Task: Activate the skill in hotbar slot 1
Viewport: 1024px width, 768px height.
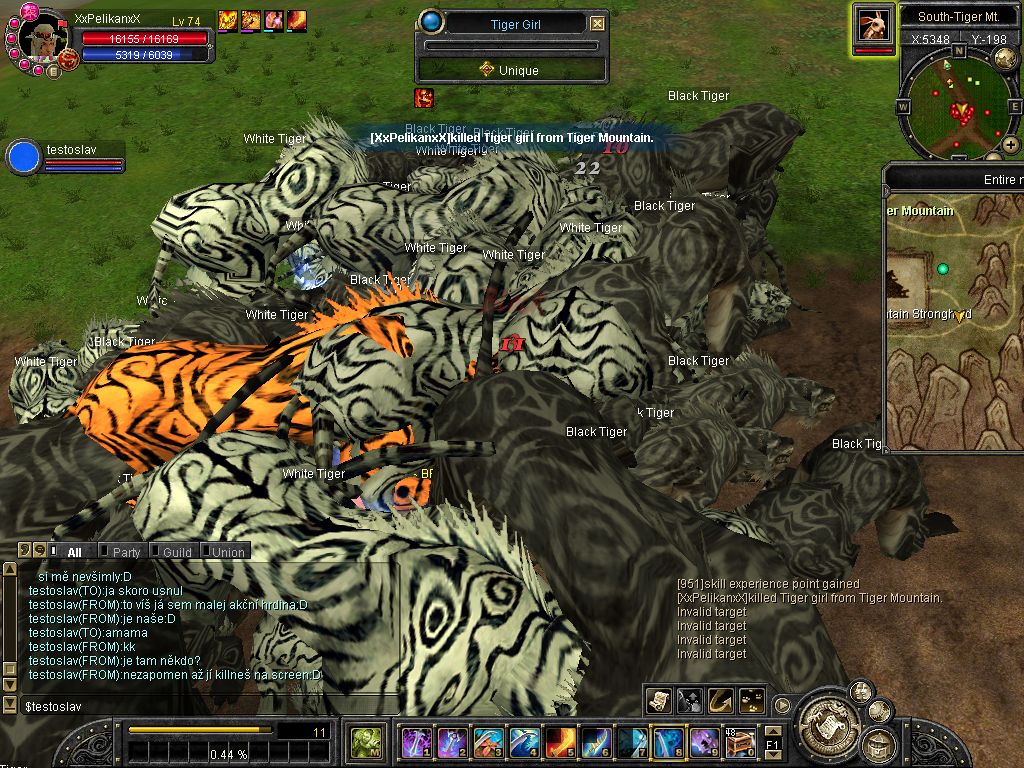Action: click(416, 742)
